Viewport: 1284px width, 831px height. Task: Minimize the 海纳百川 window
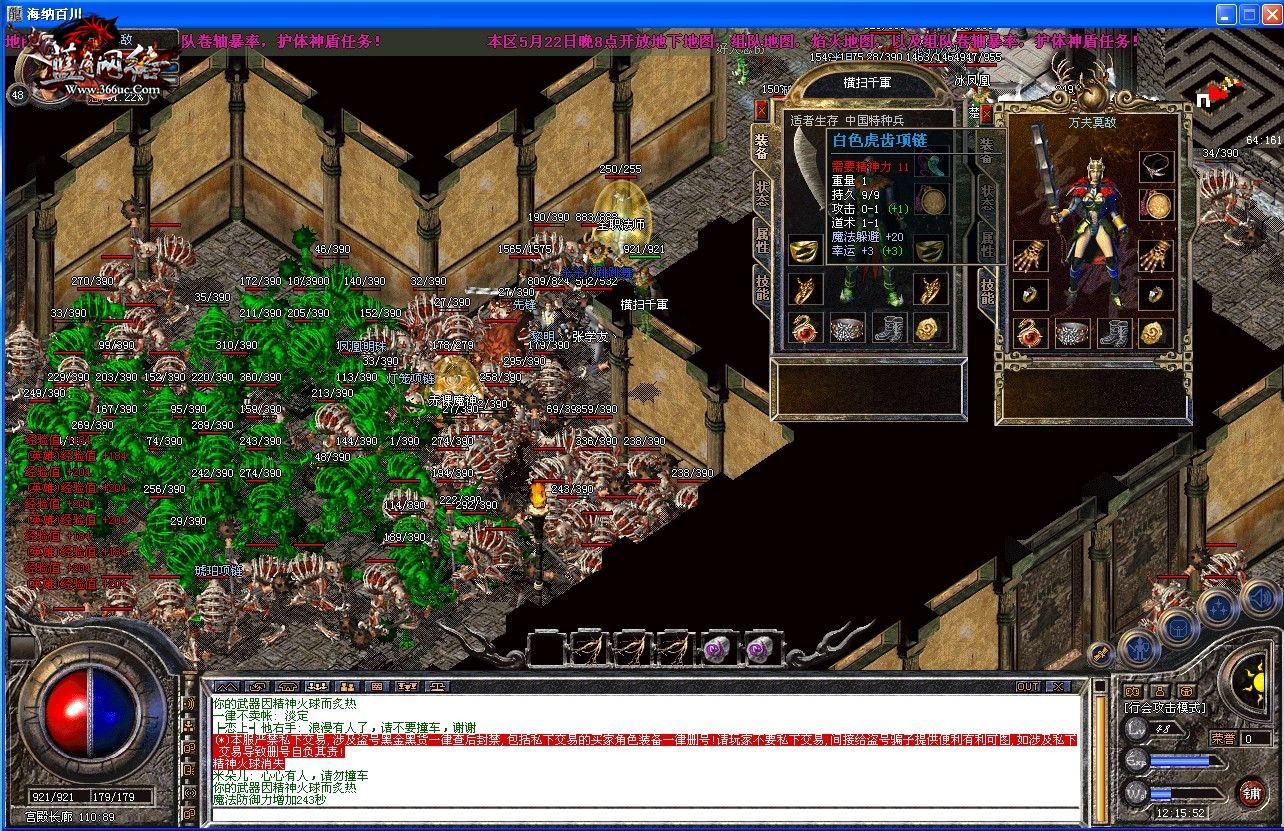(1227, 15)
